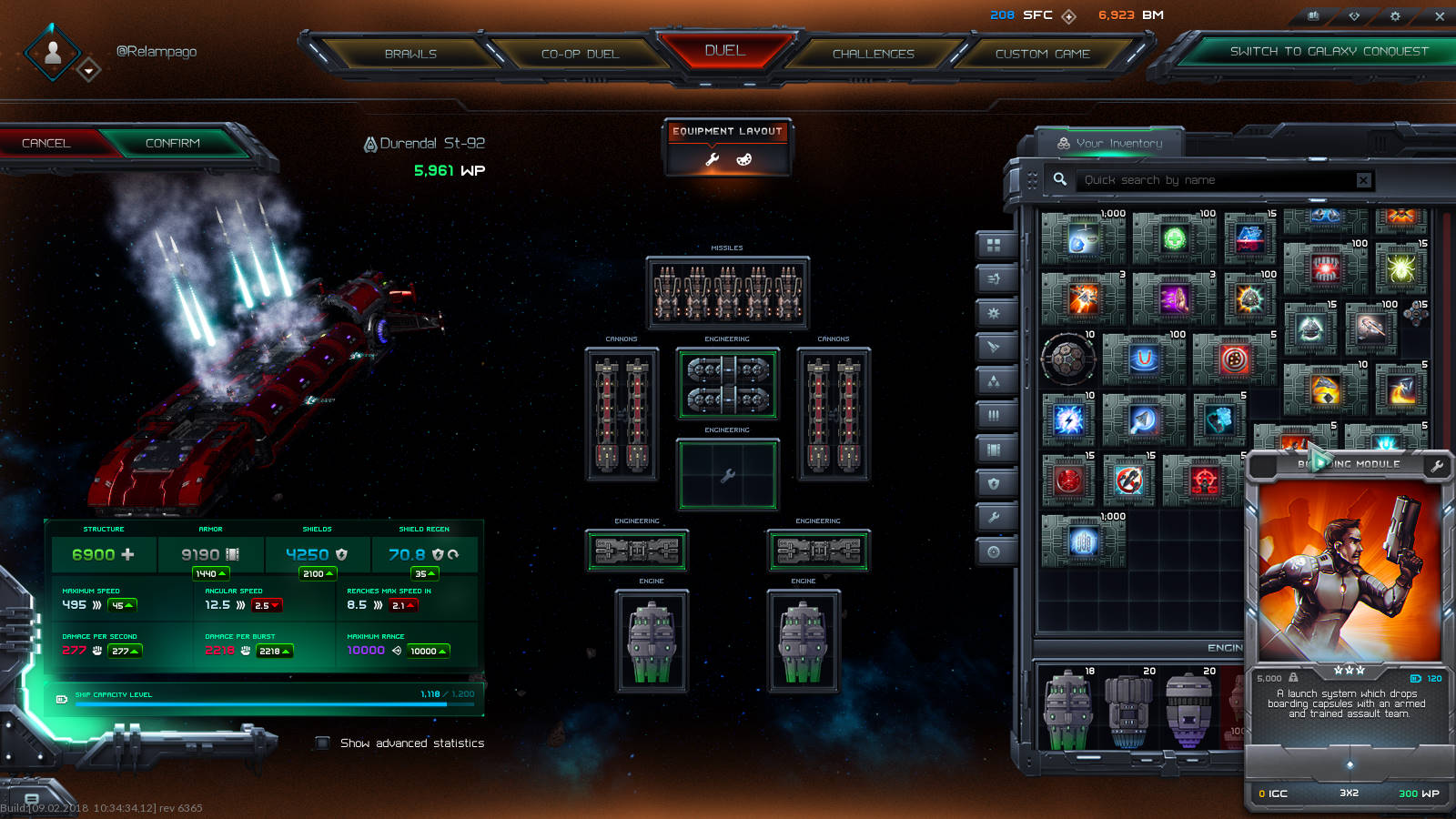The image size is (1456, 819).
Task: Enable Show advanced statistics
Action: [x=322, y=743]
